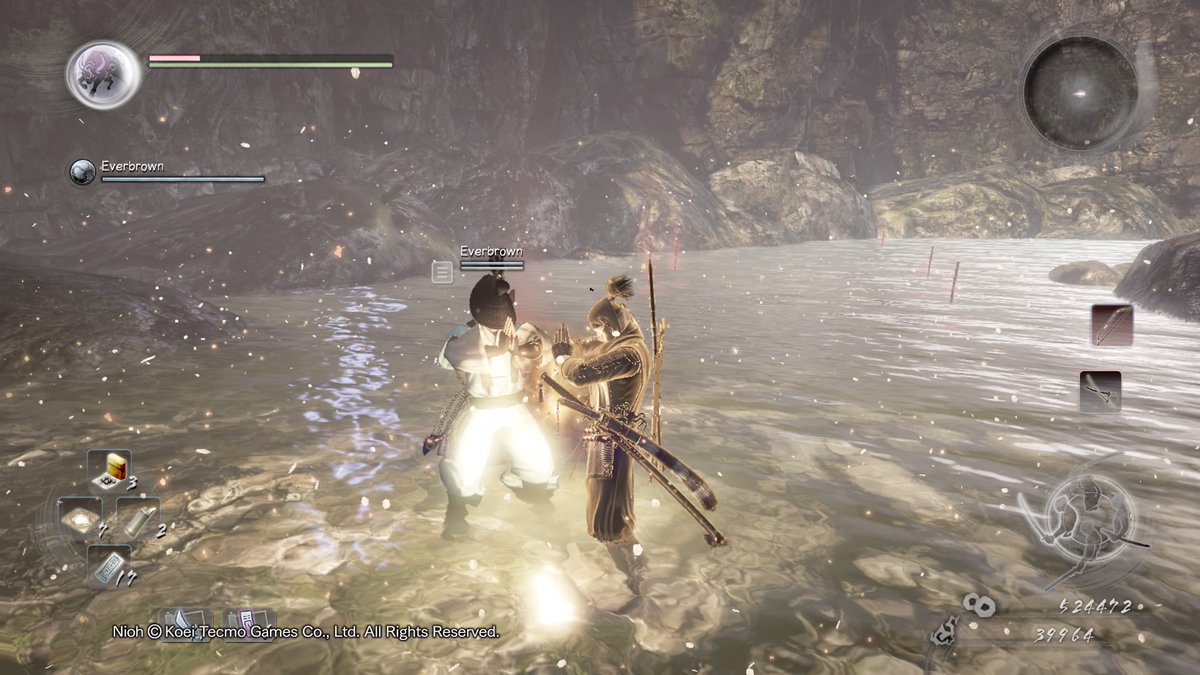Switch to the dual swords weapon slot
Screen dimensions: 1200x675
[x=1100, y=391]
